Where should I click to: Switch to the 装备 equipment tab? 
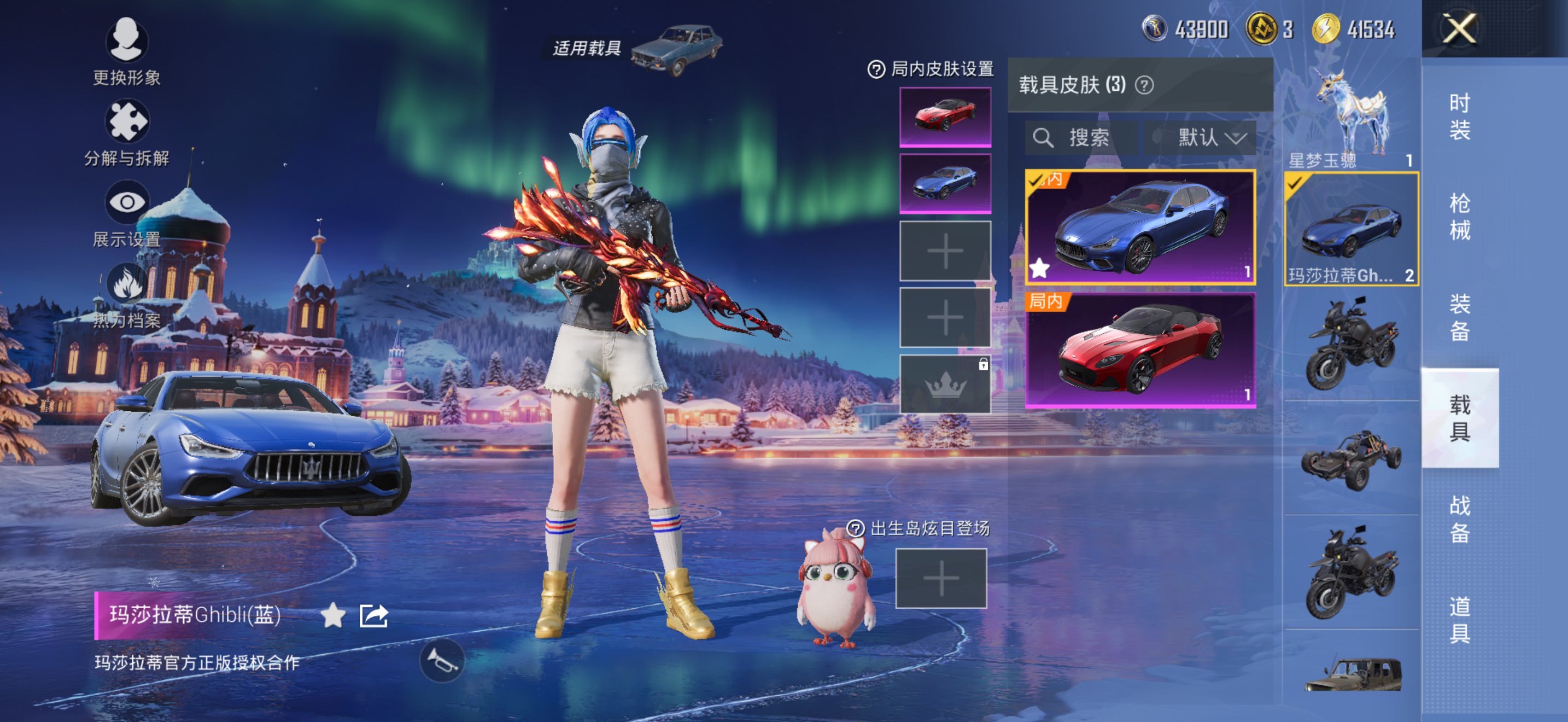1459,317
